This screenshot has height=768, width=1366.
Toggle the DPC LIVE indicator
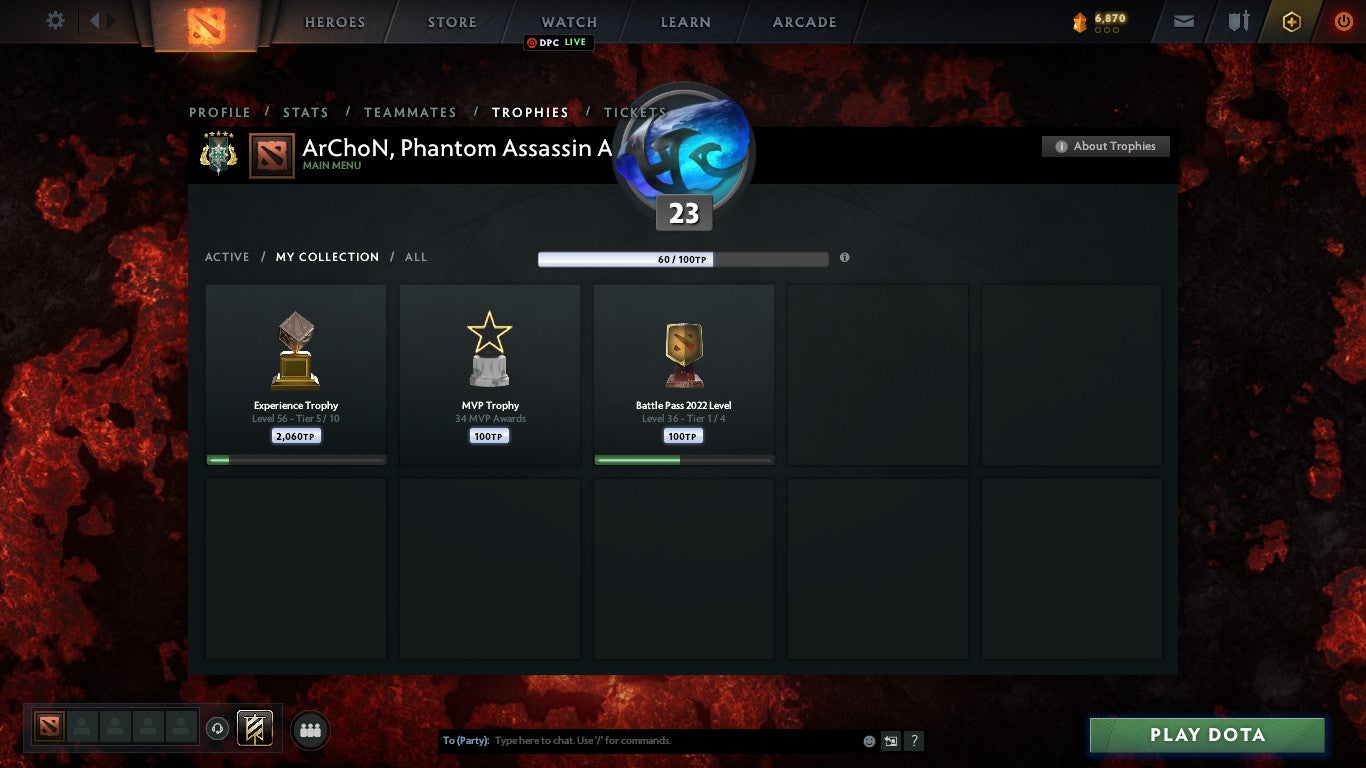coord(558,43)
